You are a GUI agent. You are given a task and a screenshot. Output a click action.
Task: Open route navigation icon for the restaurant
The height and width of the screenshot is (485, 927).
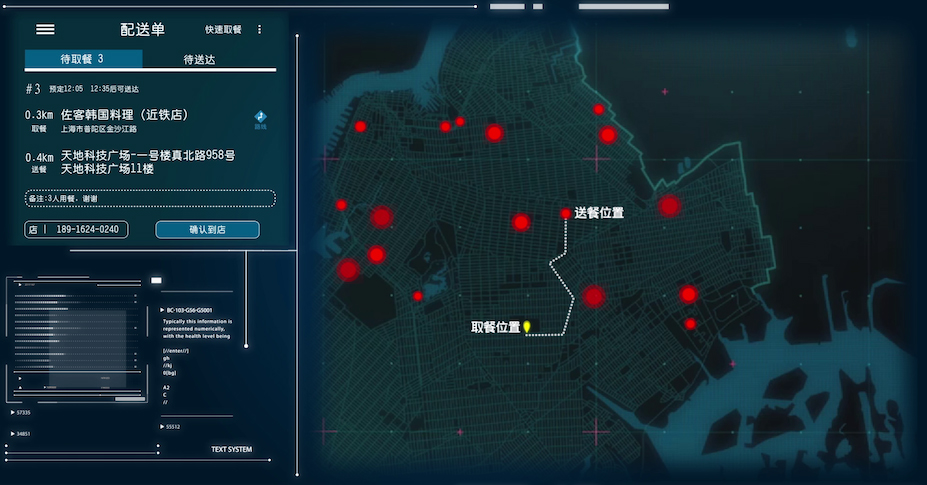[260, 119]
